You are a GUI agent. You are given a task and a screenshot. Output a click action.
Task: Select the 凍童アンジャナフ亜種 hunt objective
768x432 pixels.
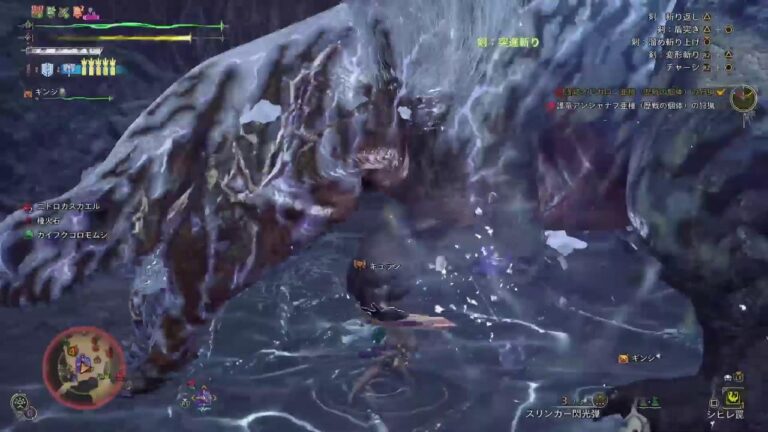coord(640,105)
